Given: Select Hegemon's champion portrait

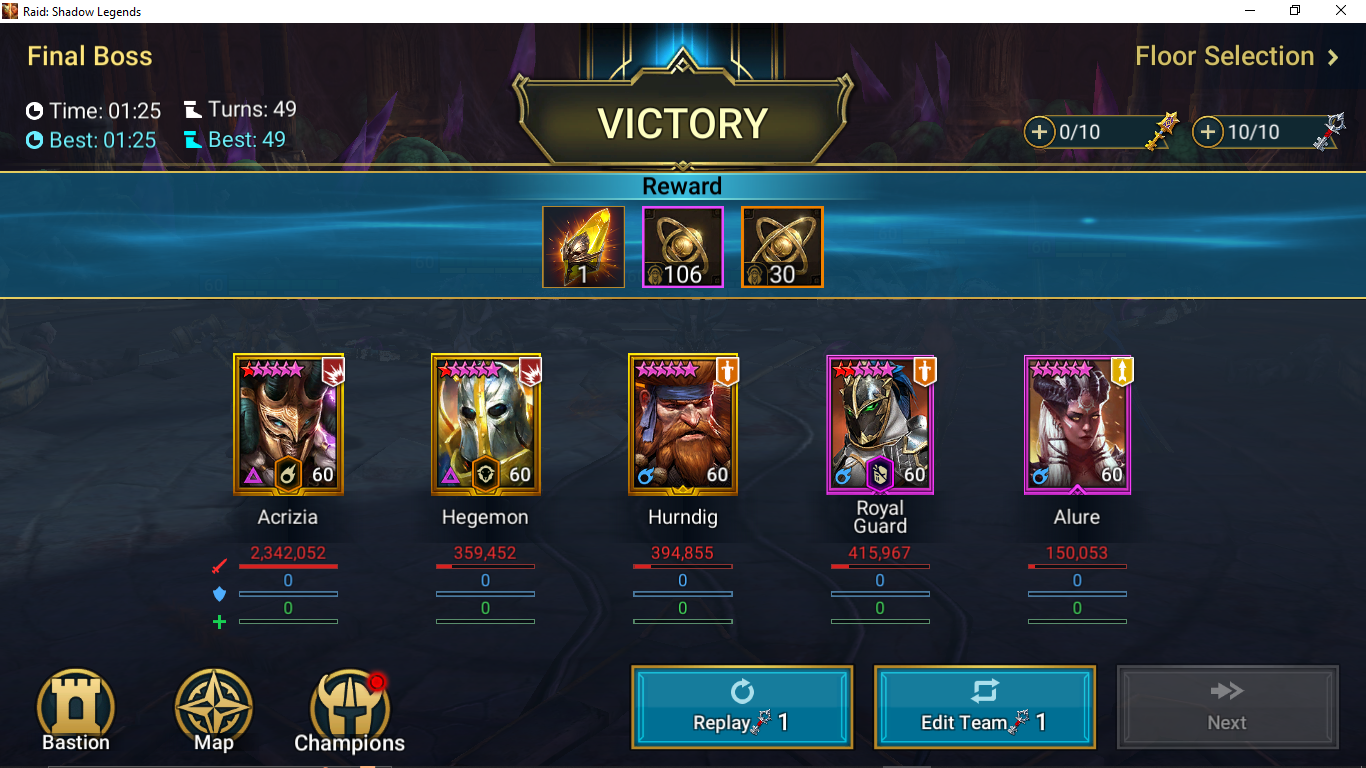Looking at the screenshot, I should [x=486, y=424].
